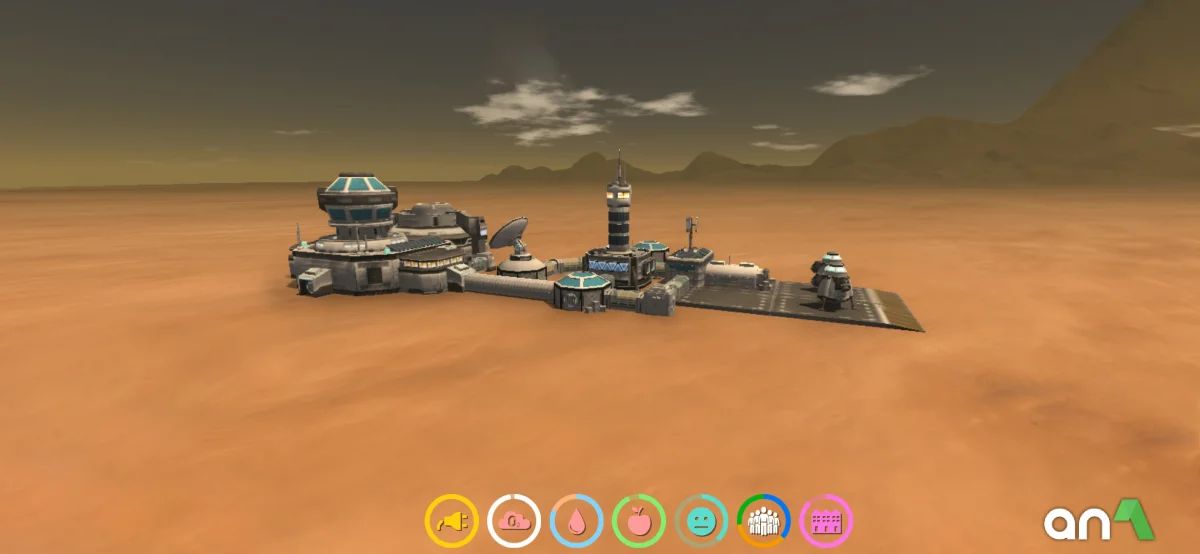Open the pink factory building icon
The image size is (1200, 554).
coord(826,521)
